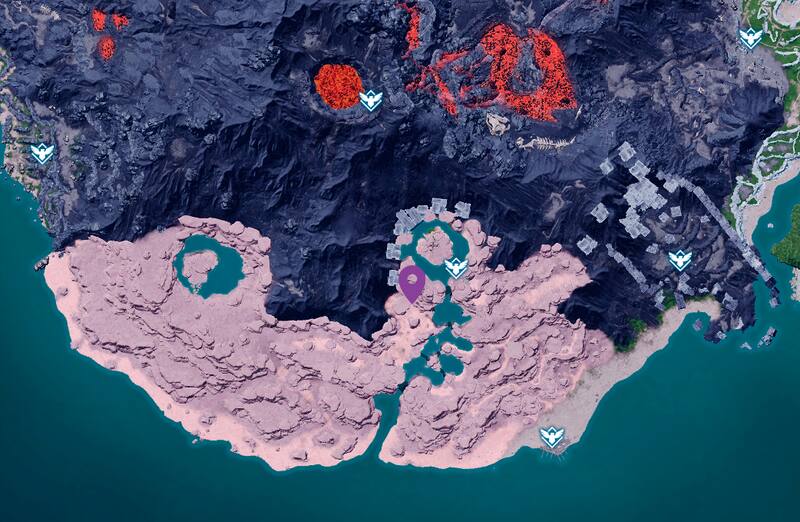
Task: Pick the fast travel icon among the grey ruins
Action: tap(680, 261)
